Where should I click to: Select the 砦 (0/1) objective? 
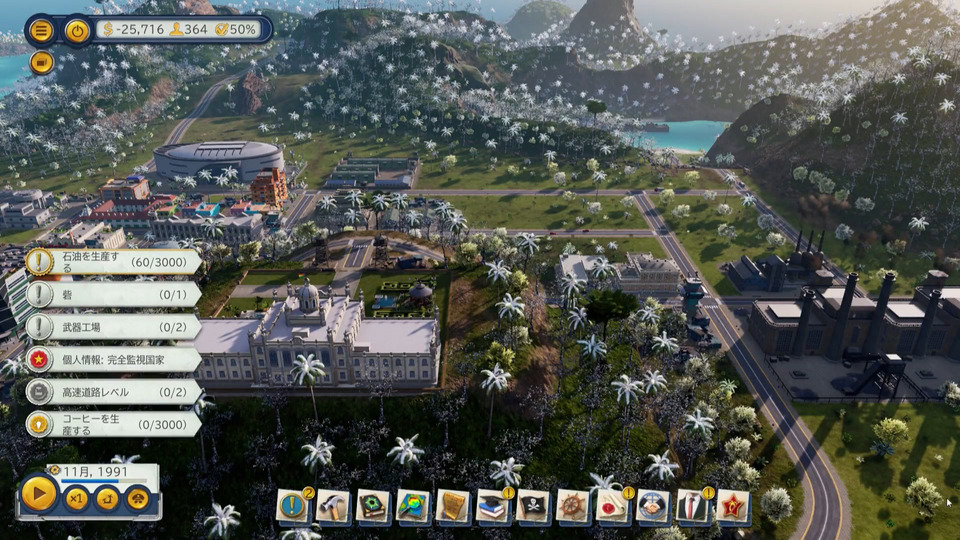click(x=112, y=294)
